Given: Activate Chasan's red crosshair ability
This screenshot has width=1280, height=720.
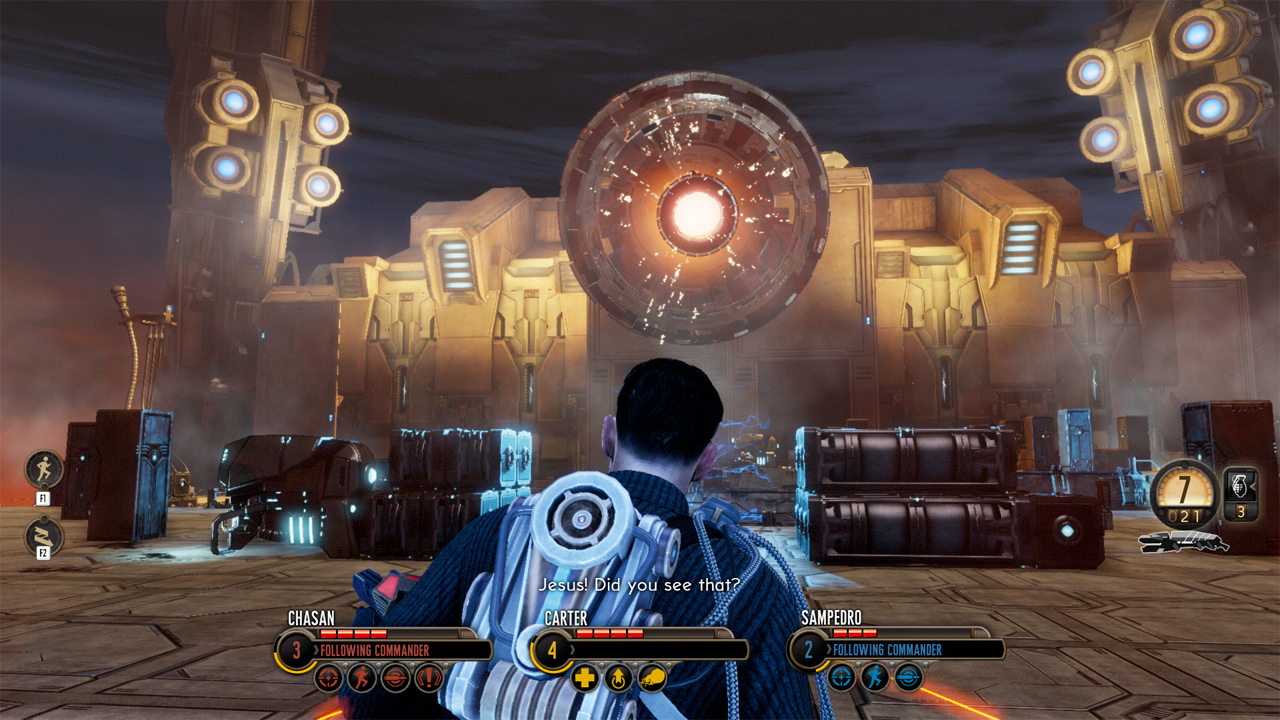Looking at the screenshot, I should [329, 677].
